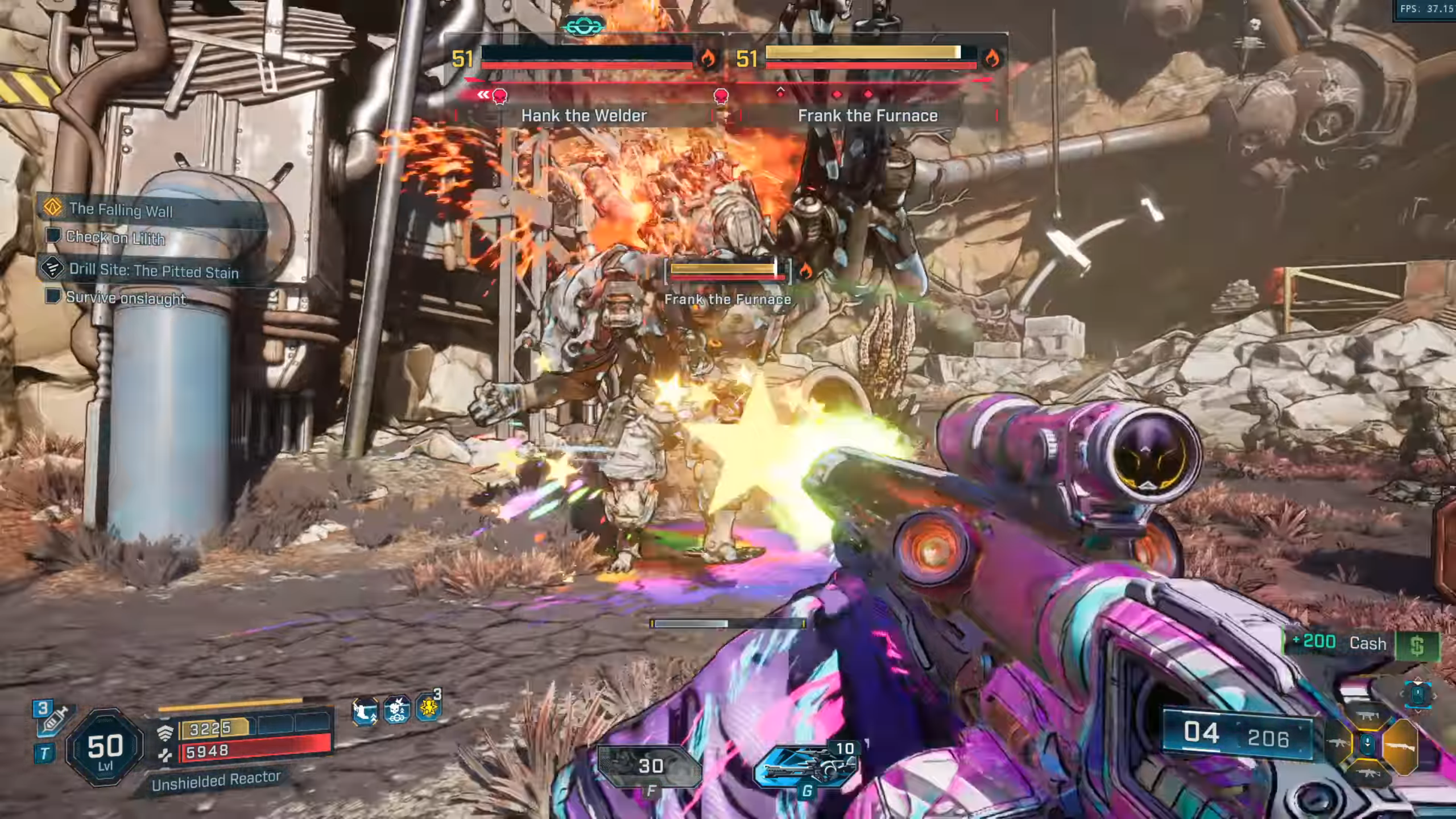Open the Drill Site: The Pitted Stain objective
Viewport: 1456px width, 819px height.
pos(154,271)
